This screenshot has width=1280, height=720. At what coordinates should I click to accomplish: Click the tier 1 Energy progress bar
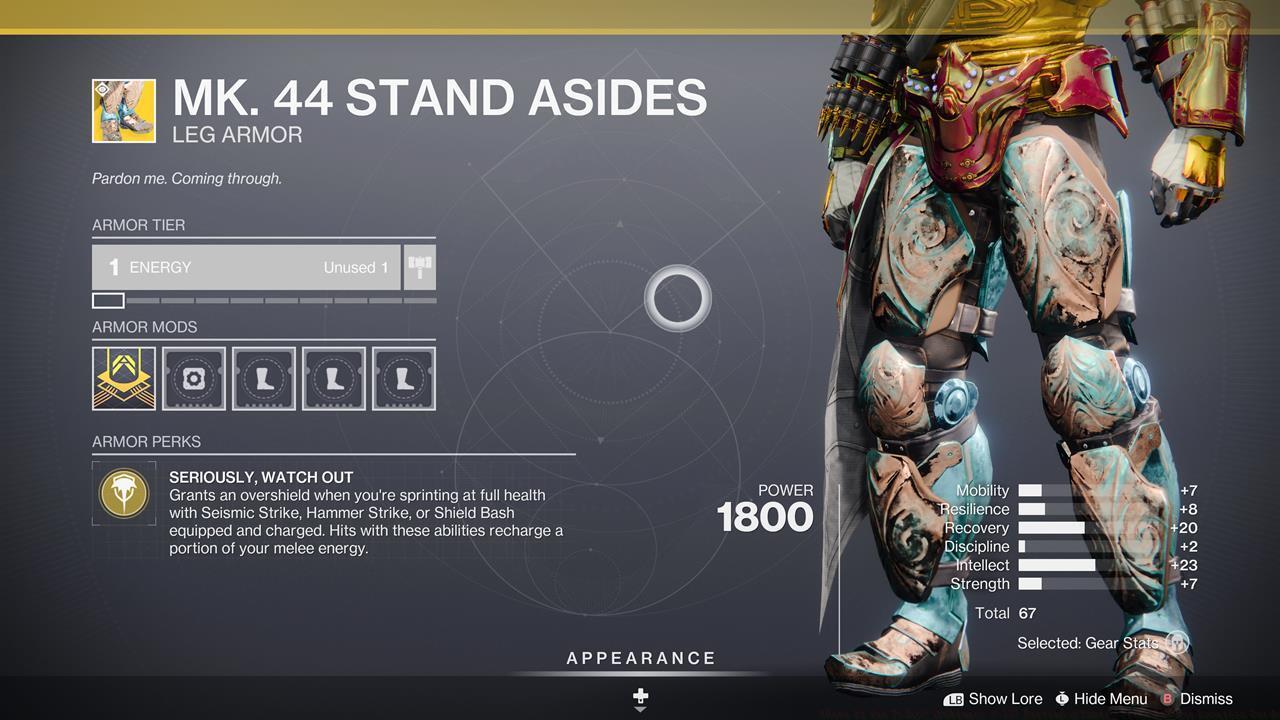[x=107, y=299]
